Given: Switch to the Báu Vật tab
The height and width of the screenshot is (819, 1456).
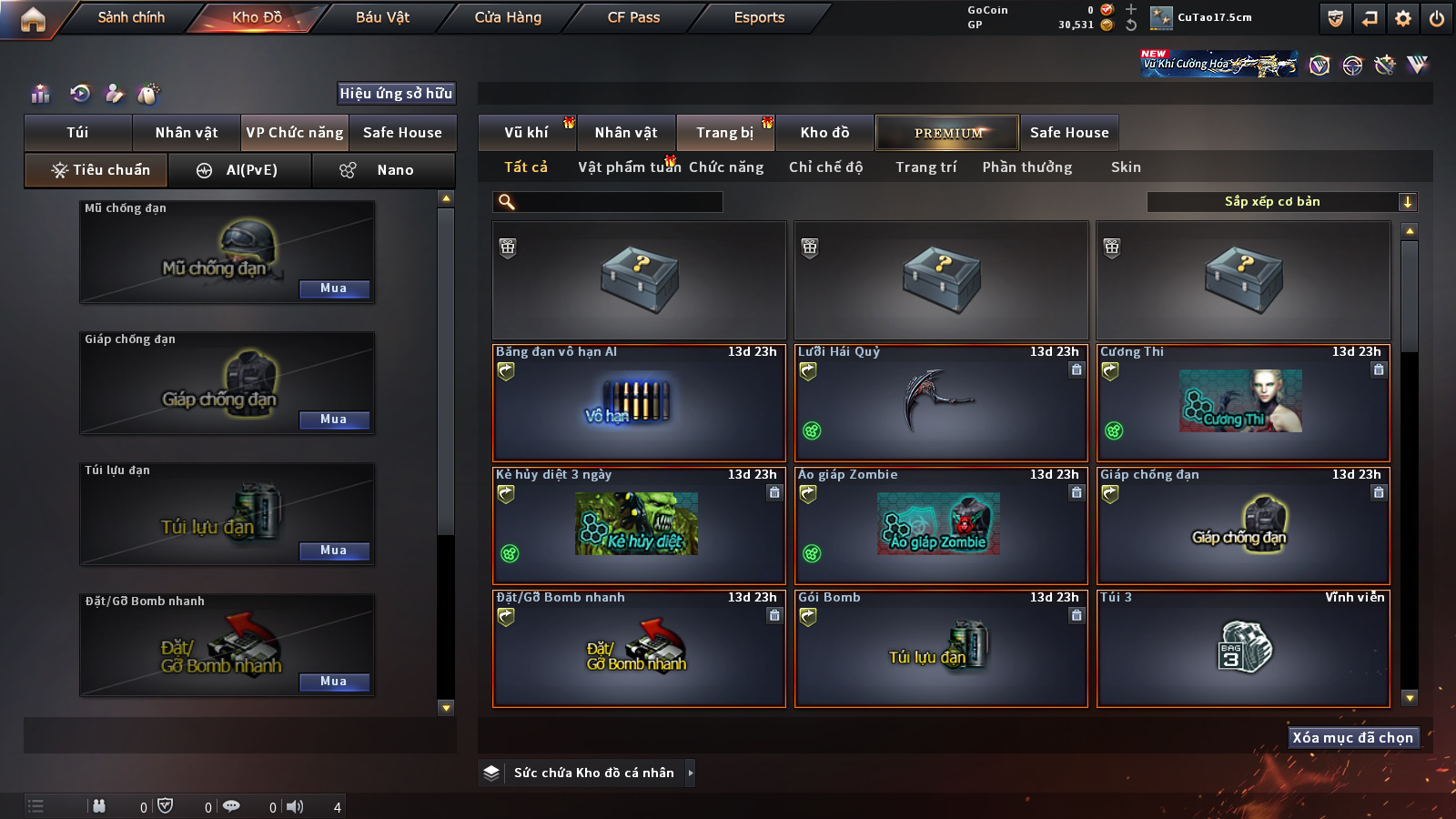Looking at the screenshot, I should [x=382, y=17].
